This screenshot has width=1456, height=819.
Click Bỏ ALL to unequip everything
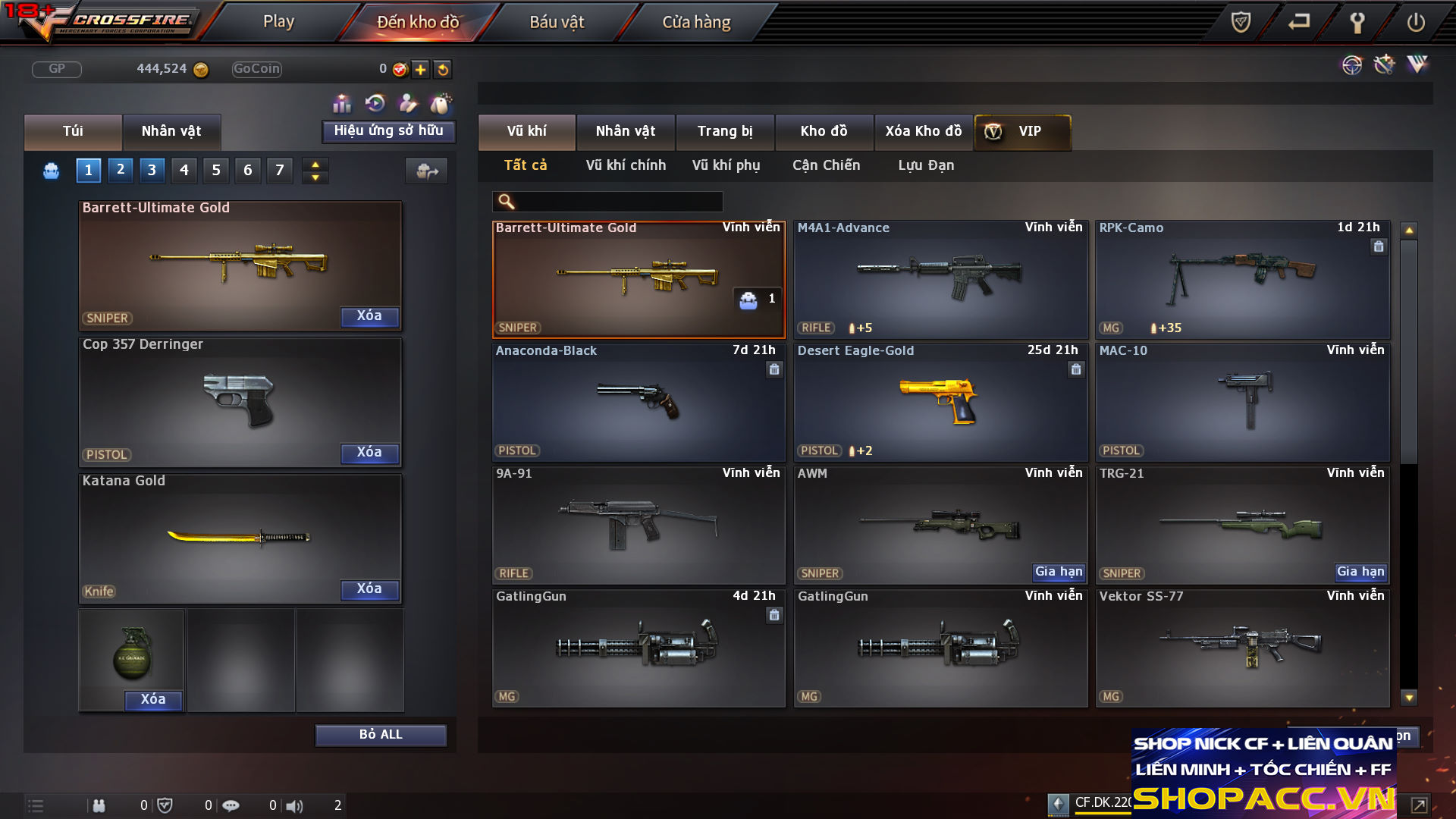point(381,735)
